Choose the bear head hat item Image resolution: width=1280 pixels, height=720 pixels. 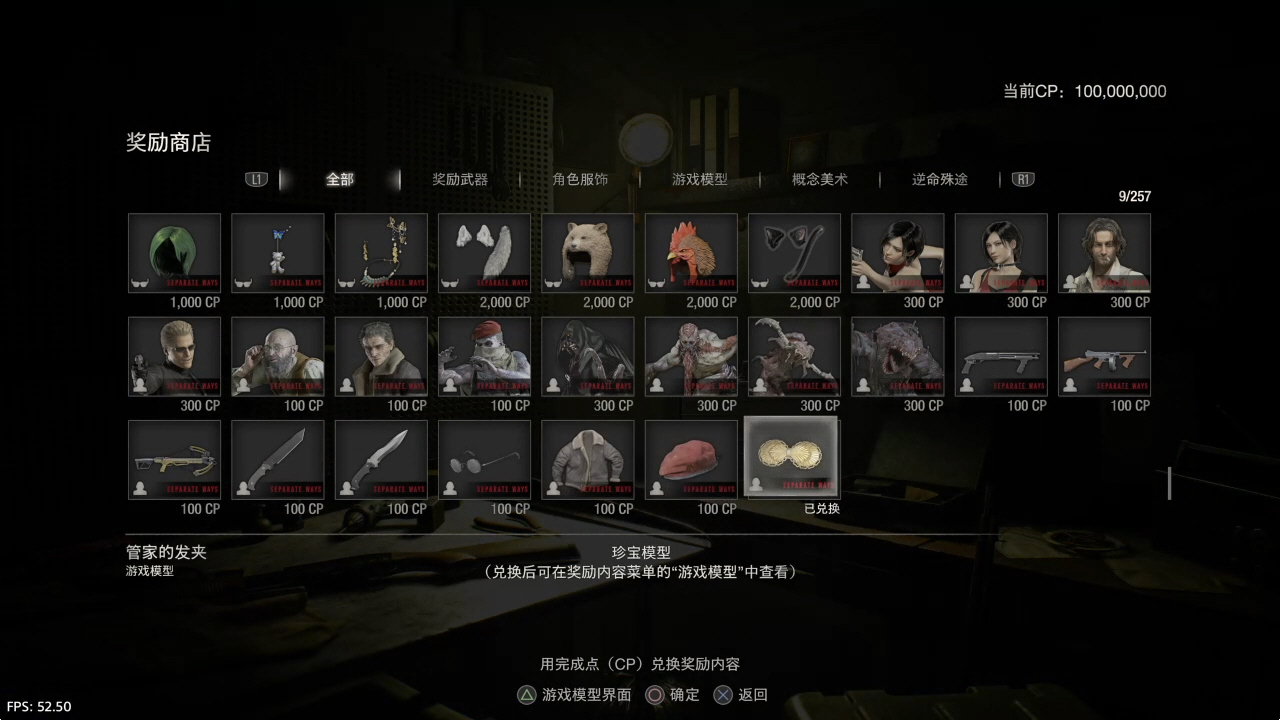588,253
